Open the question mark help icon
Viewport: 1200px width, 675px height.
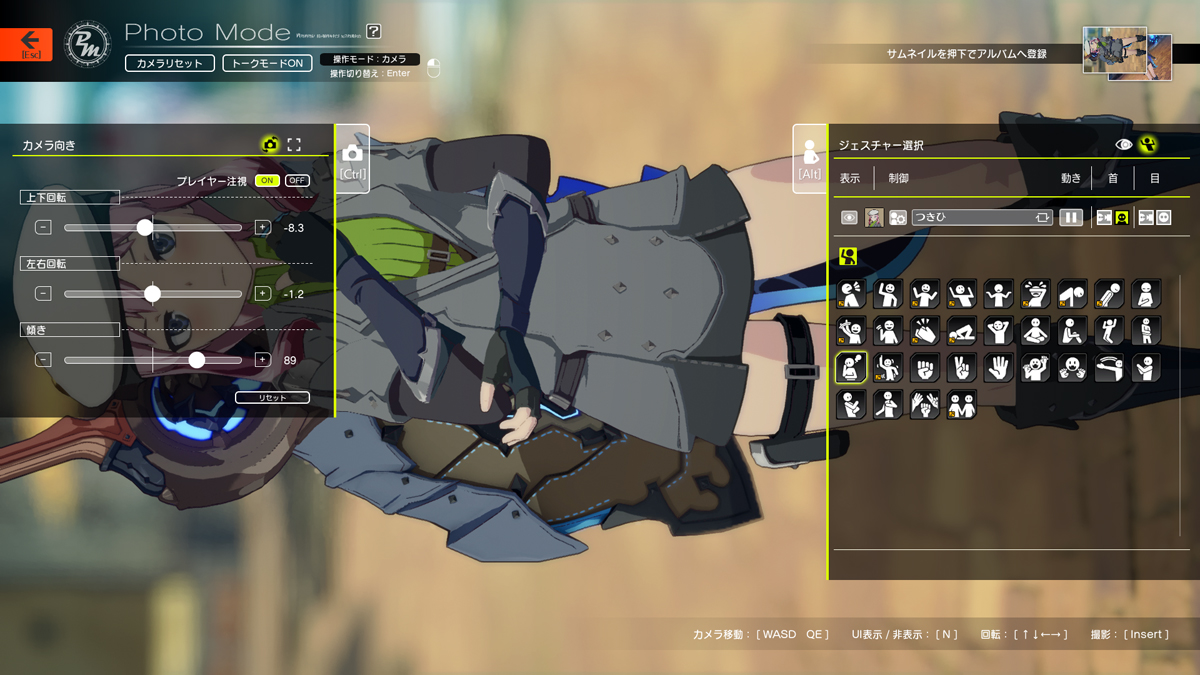pos(374,32)
